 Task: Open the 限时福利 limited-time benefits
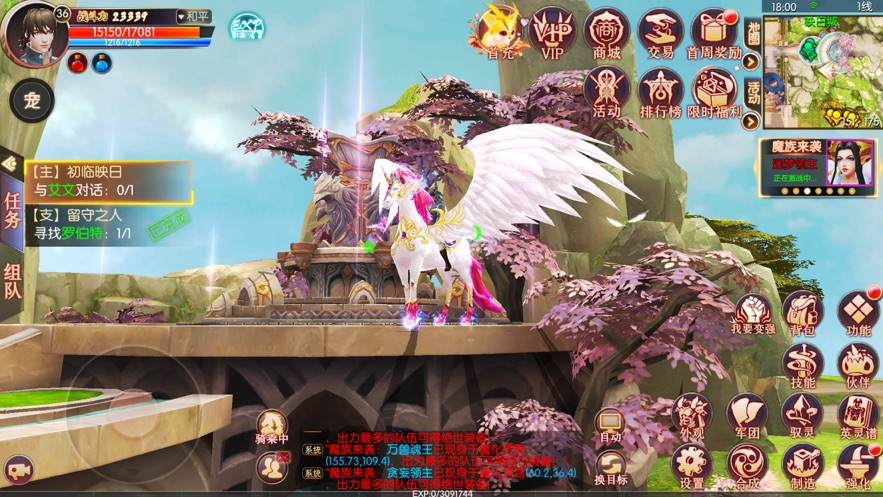(714, 92)
